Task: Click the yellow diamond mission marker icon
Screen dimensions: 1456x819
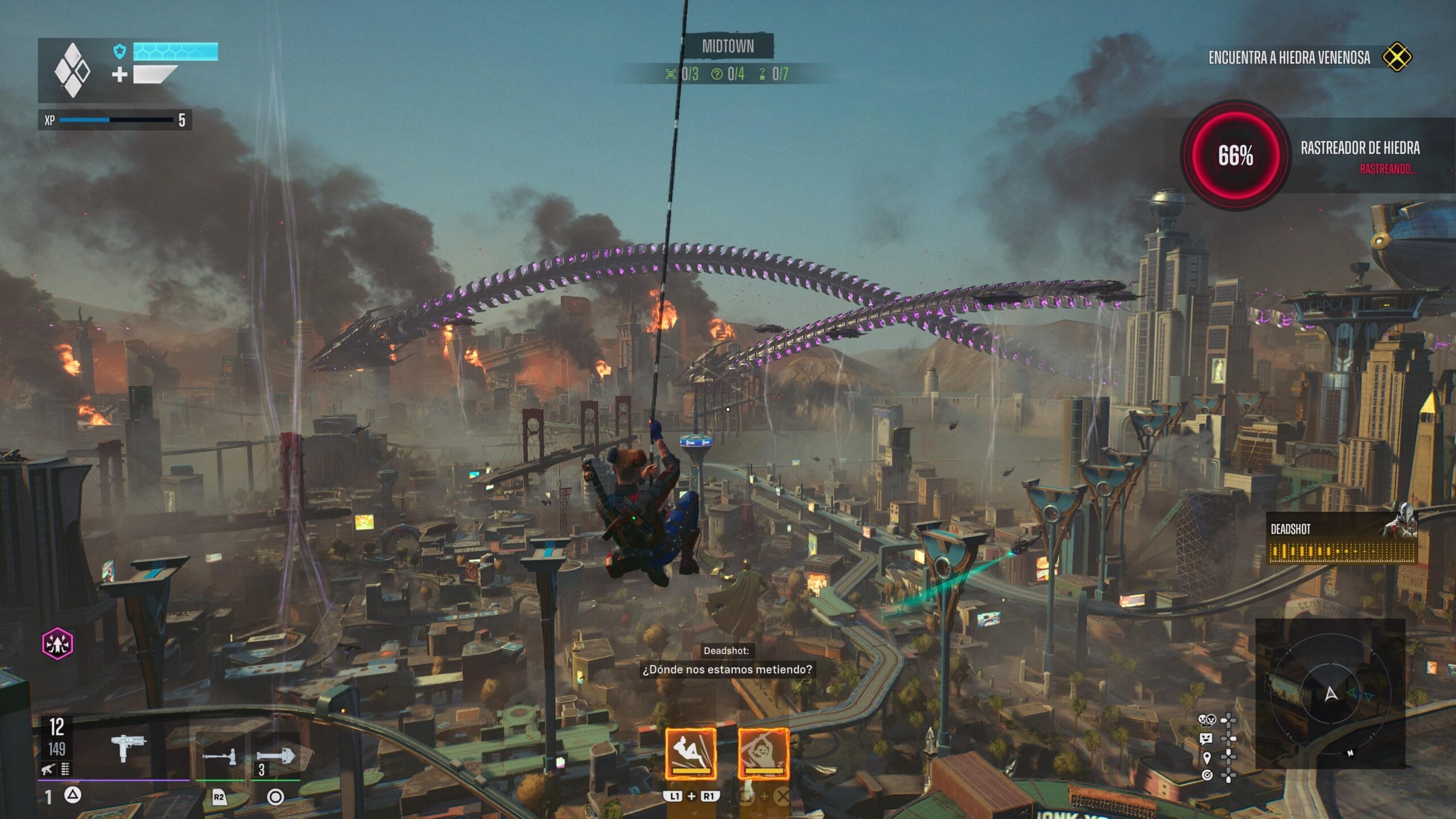Action: point(1397,57)
